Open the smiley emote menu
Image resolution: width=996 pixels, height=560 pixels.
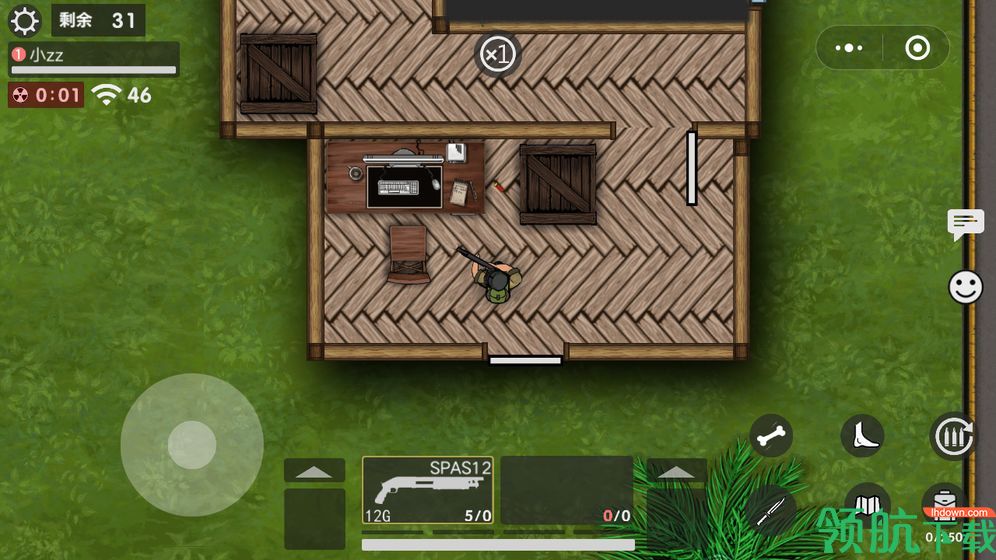click(965, 288)
